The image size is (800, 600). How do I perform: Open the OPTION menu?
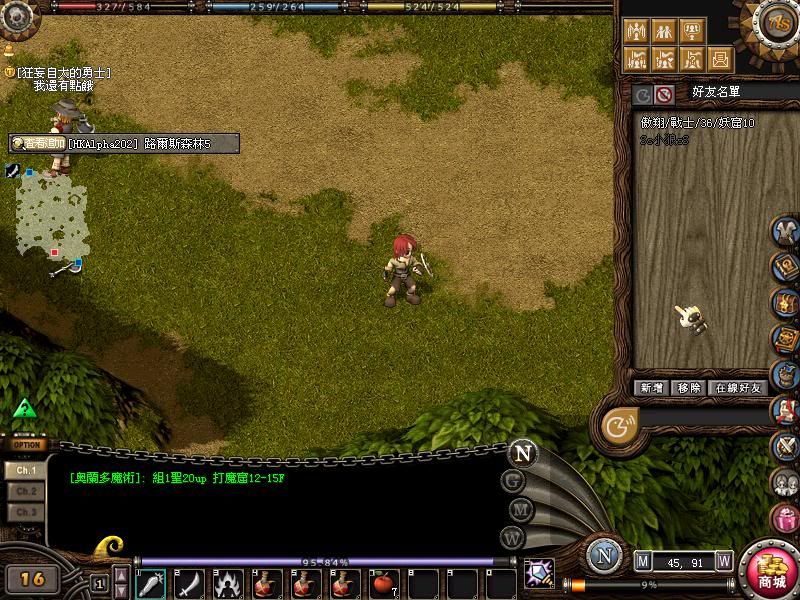(x=27, y=445)
